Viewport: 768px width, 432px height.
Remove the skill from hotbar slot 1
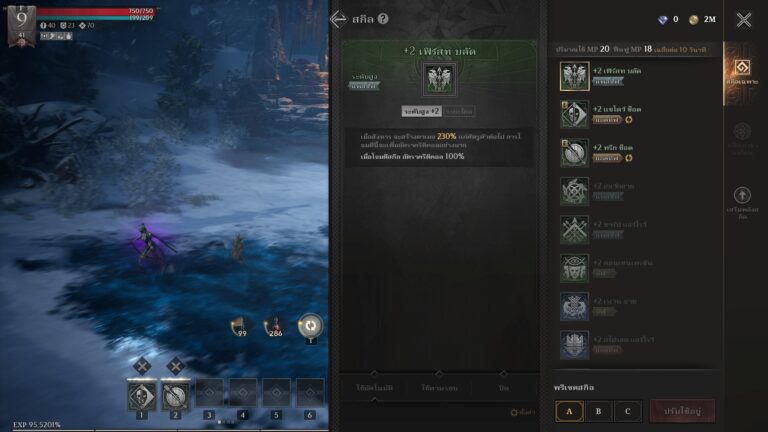point(141,366)
